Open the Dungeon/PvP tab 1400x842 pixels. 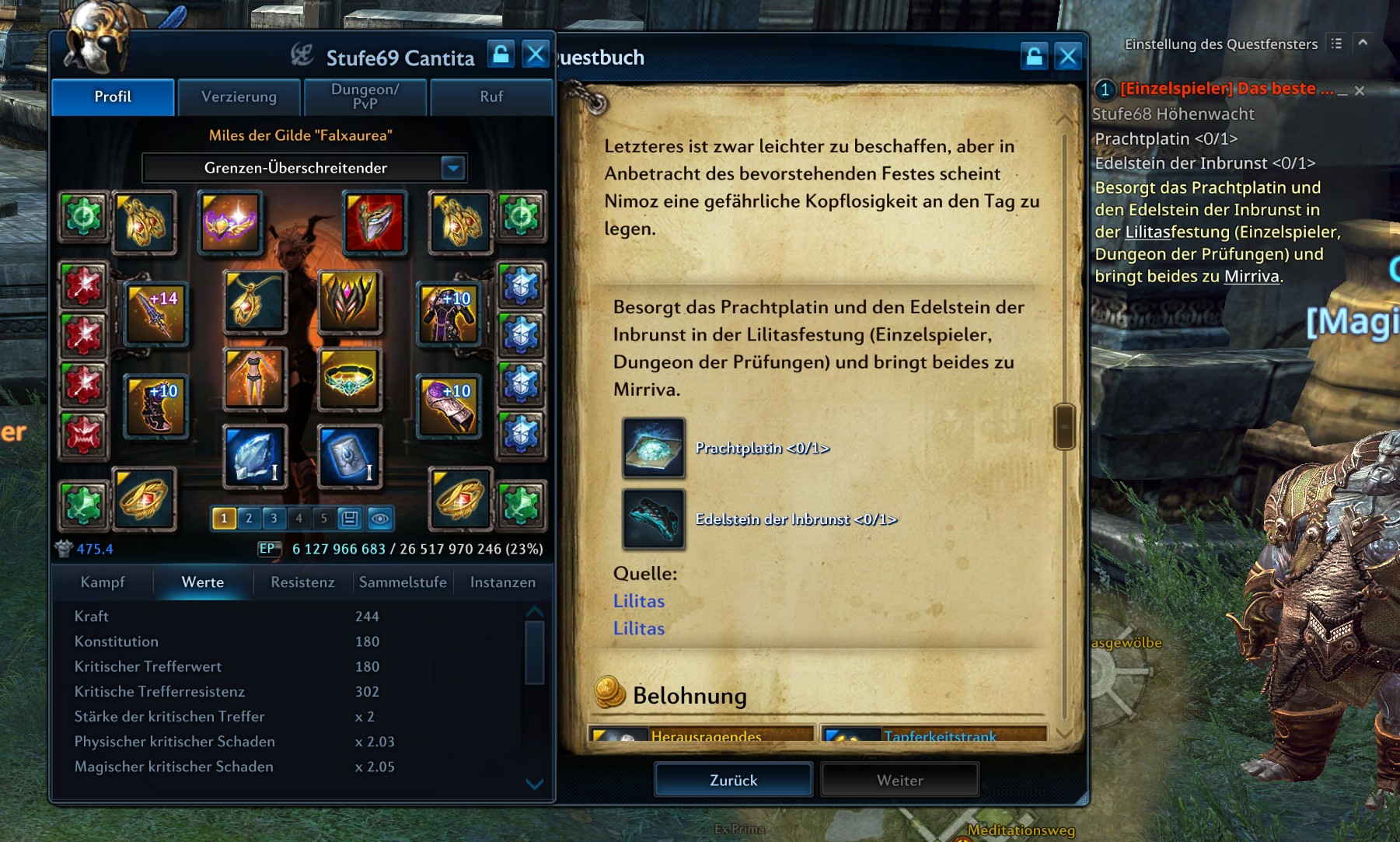pyautogui.click(x=365, y=97)
